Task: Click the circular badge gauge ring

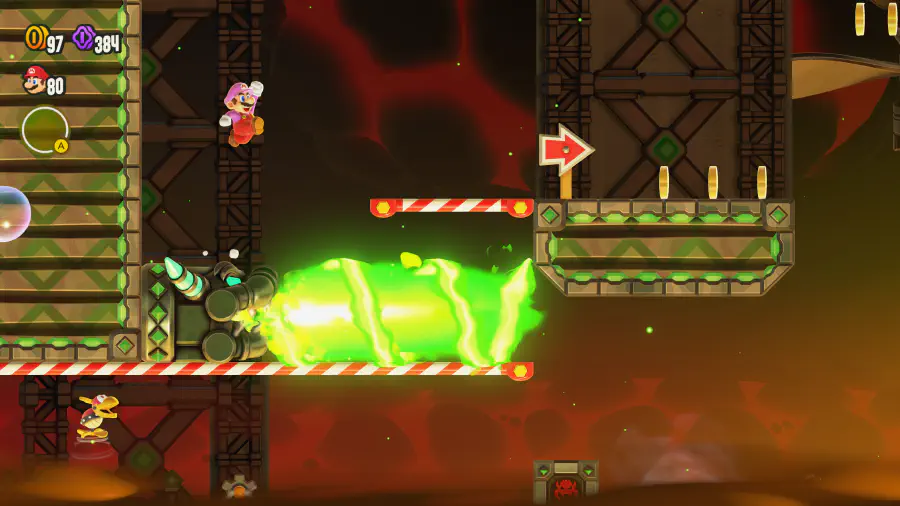Action: tap(45, 129)
